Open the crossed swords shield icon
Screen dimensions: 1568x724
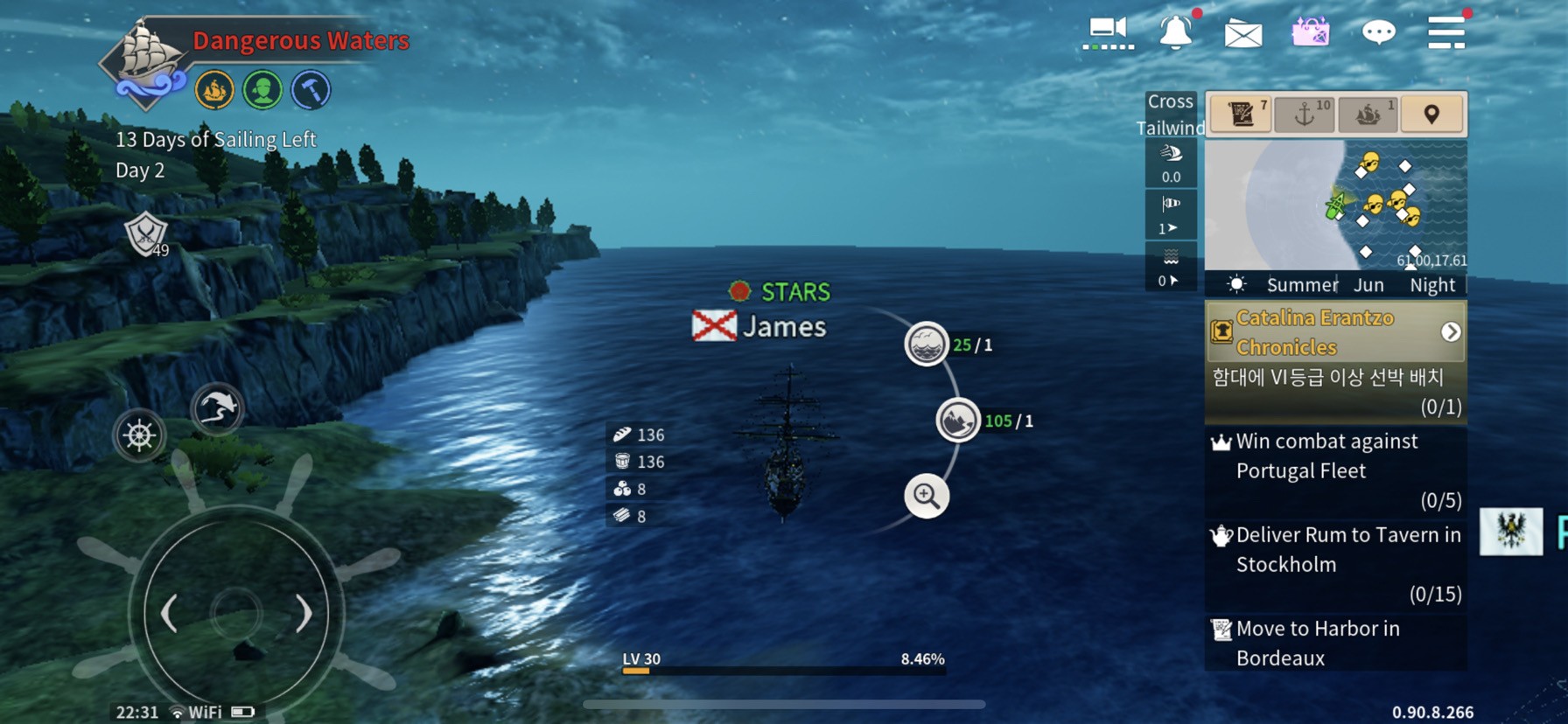tap(145, 233)
